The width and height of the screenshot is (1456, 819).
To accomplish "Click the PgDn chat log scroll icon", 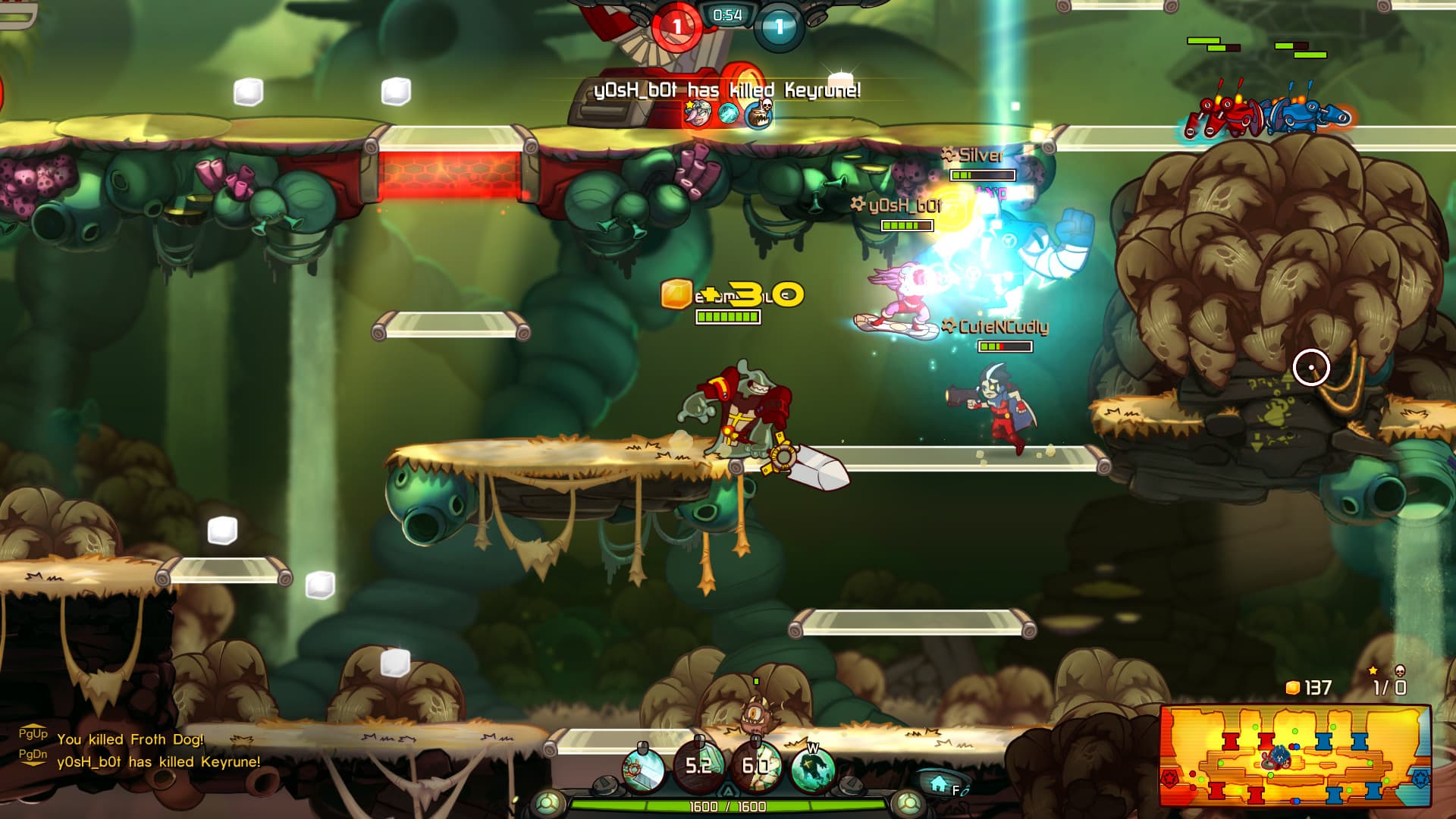I will [33, 755].
